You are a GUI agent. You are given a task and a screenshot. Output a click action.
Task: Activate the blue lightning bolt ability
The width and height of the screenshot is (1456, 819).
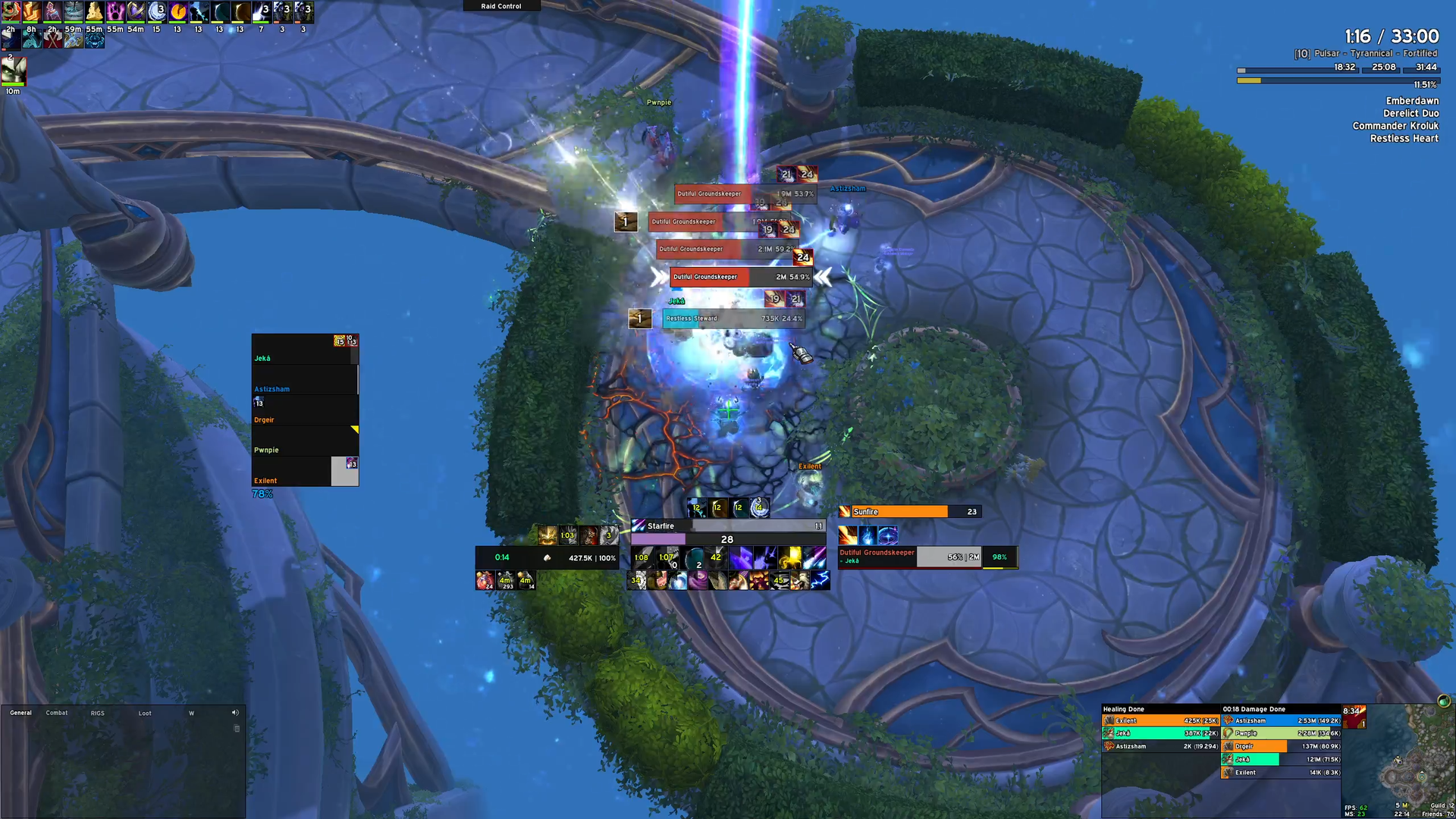coord(820,581)
